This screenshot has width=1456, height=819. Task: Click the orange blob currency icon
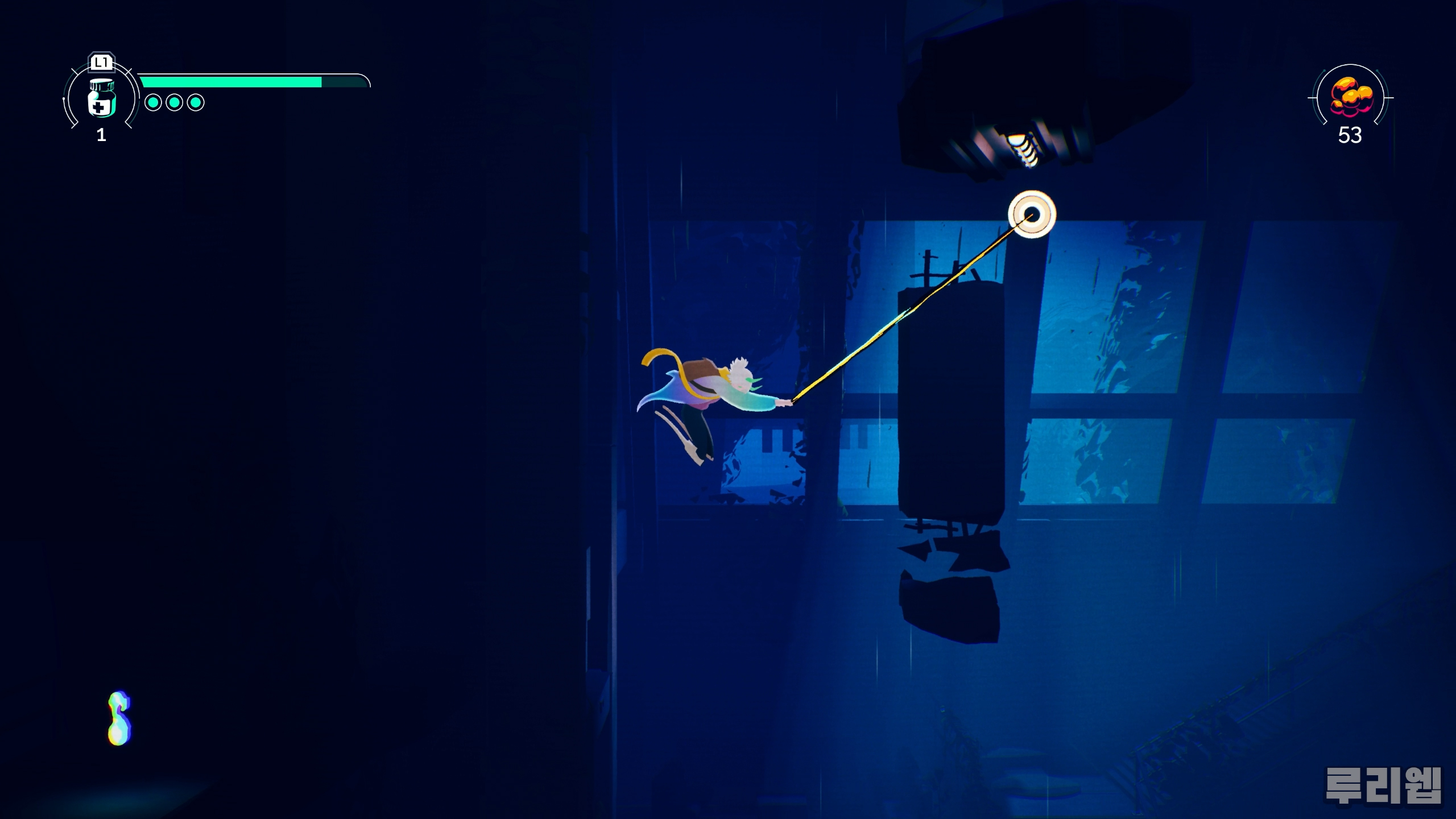click(x=1351, y=96)
